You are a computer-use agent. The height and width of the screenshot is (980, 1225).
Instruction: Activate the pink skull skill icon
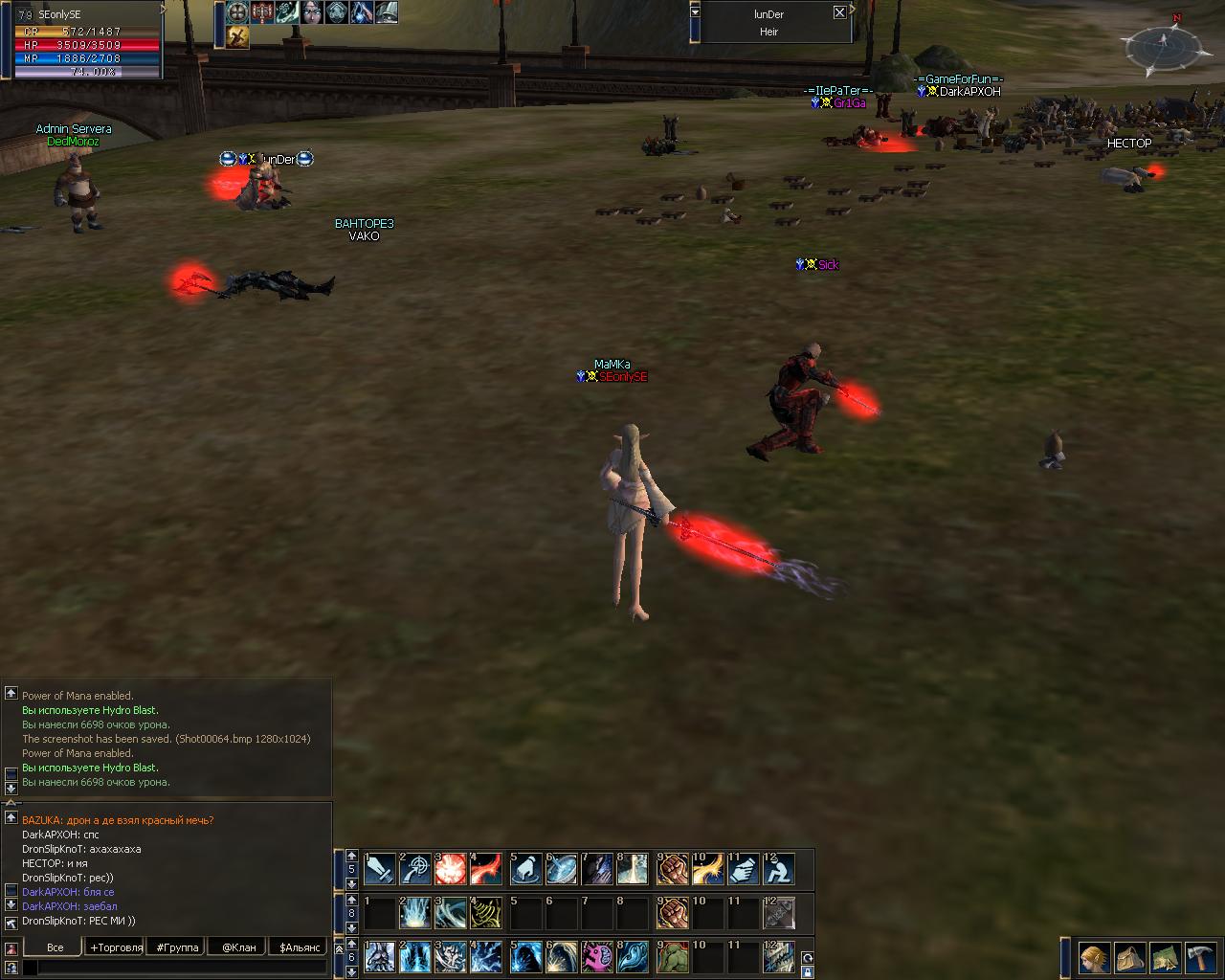[597, 956]
